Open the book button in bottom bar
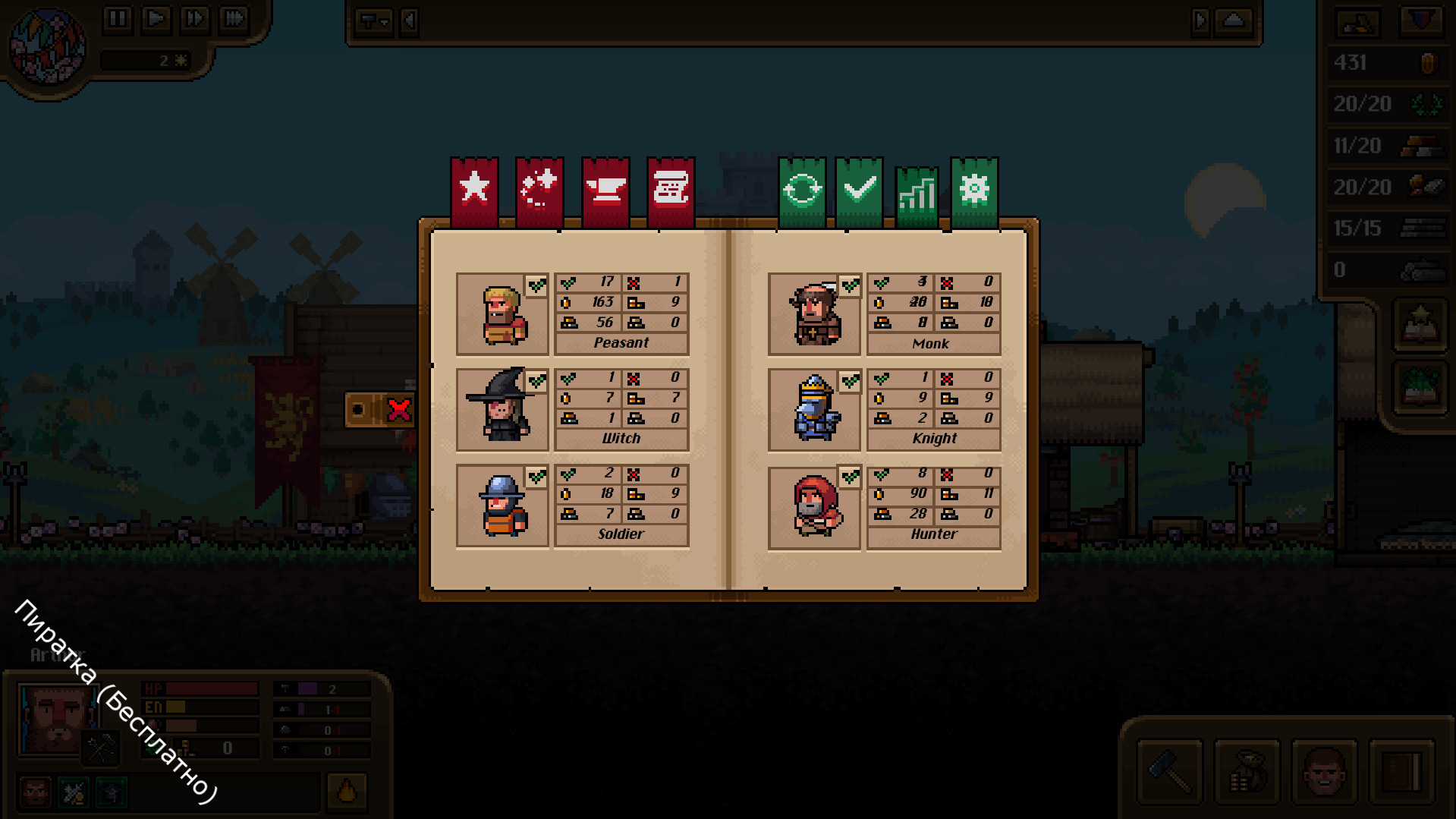This screenshot has height=819, width=1456. (1402, 772)
